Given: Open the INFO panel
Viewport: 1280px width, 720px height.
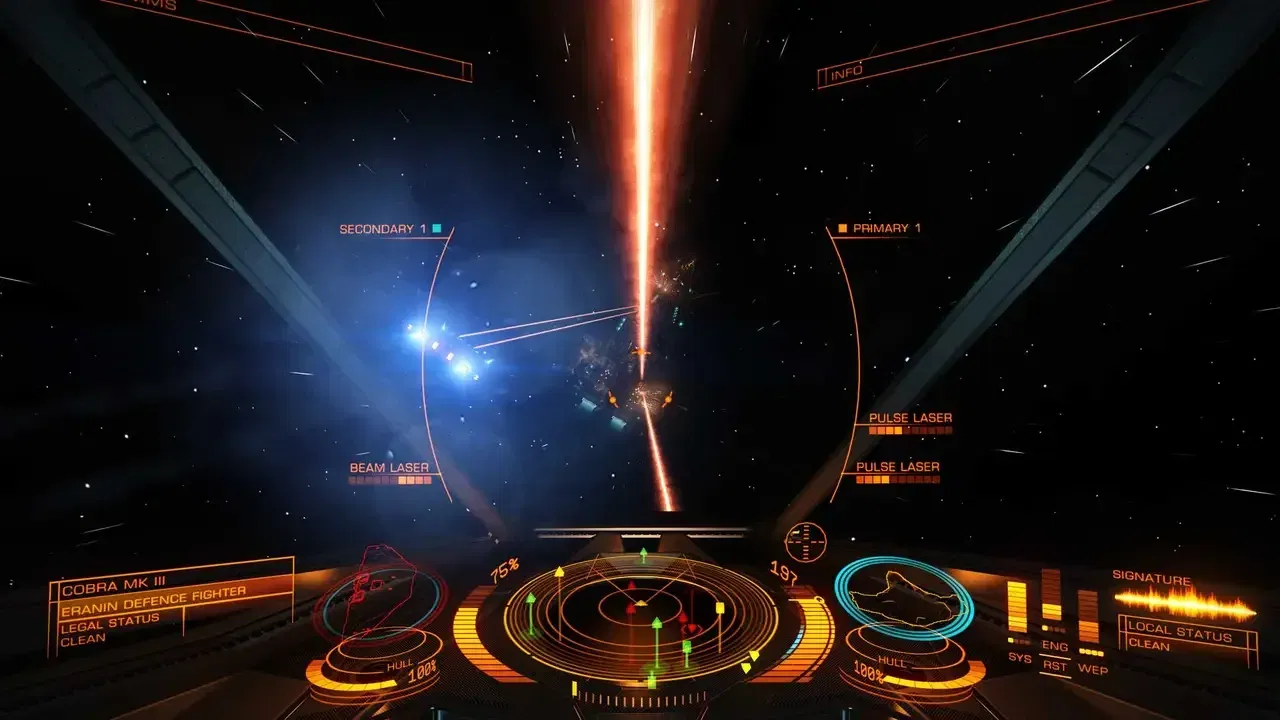Looking at the screenshot, I should click(x=846, y=73).
